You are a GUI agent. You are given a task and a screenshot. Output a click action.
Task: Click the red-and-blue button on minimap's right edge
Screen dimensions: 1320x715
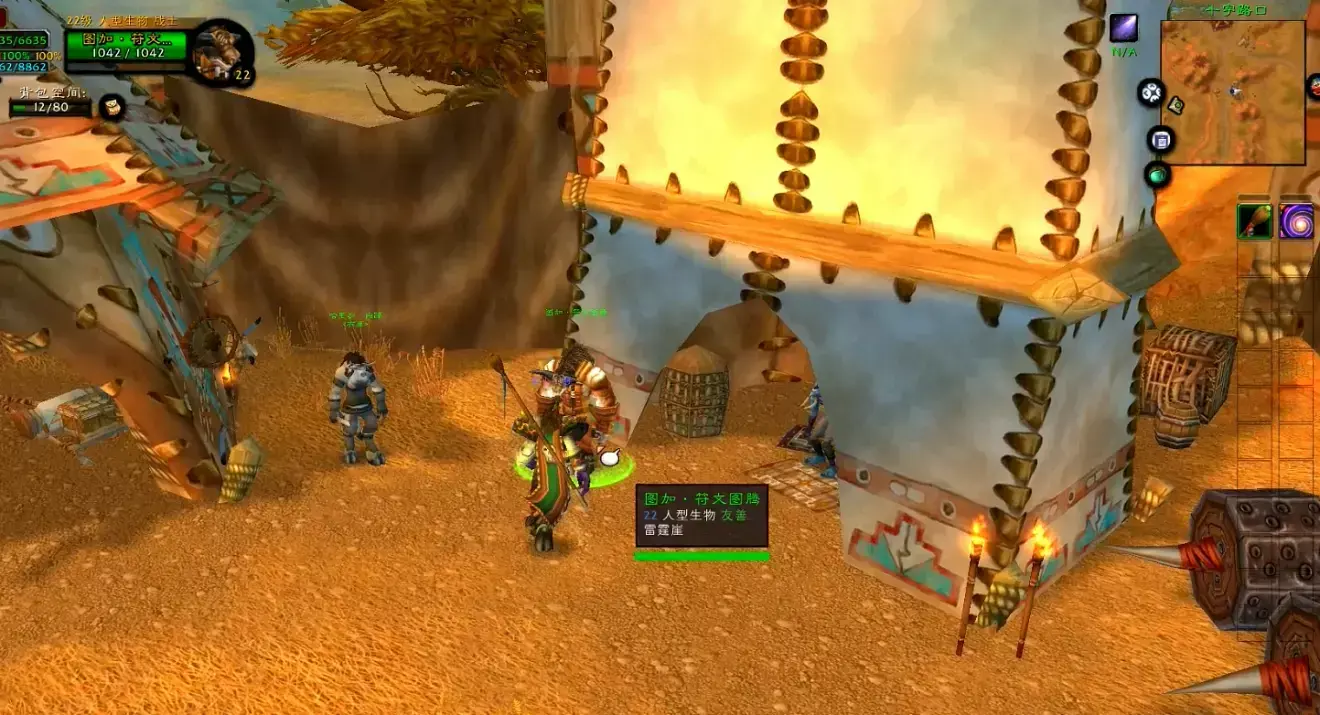1314,88
